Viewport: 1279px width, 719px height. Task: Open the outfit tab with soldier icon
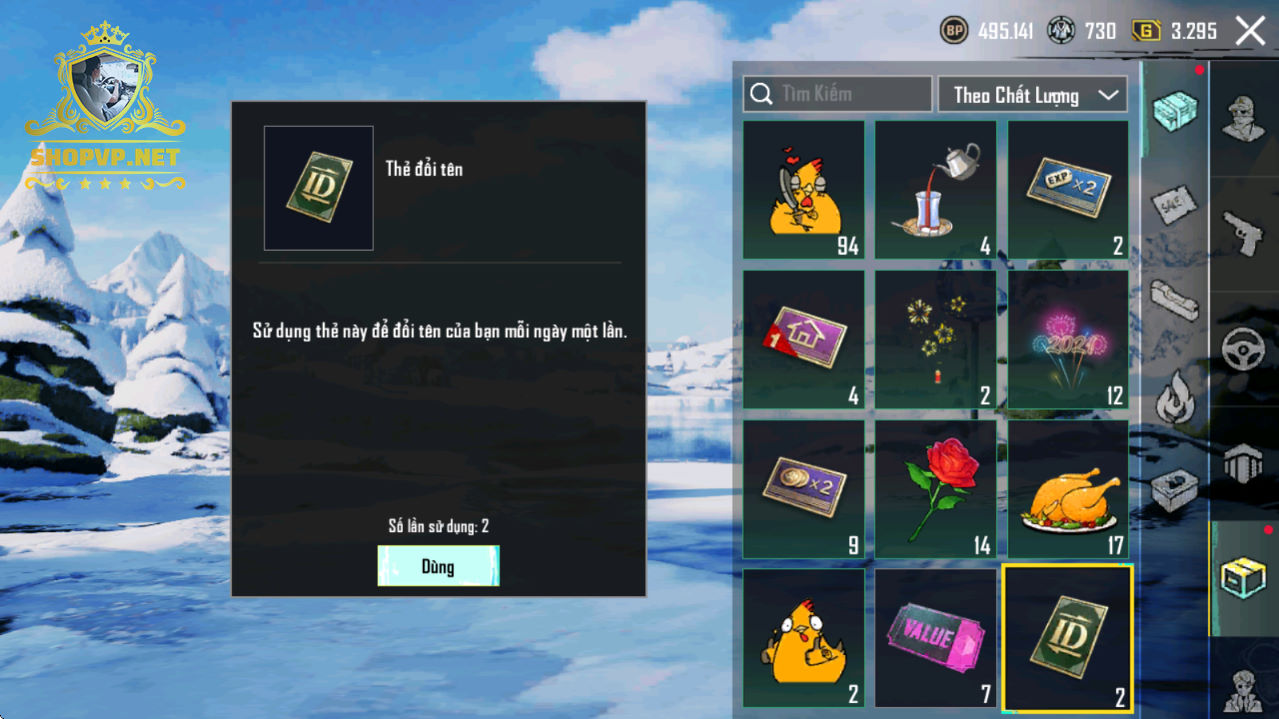[1244, 118]
